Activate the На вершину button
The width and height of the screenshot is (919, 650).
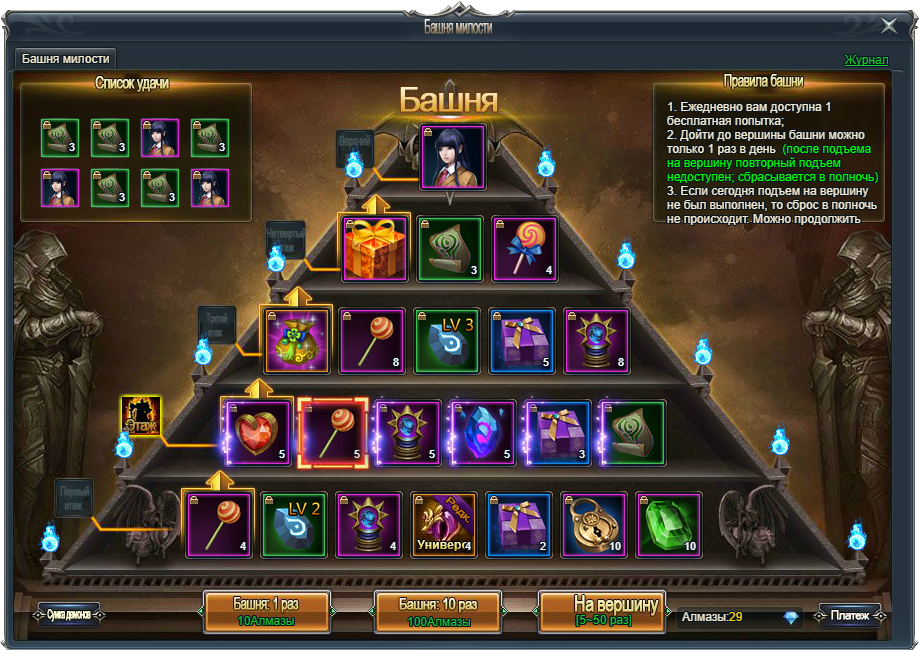tap(602, 612)
